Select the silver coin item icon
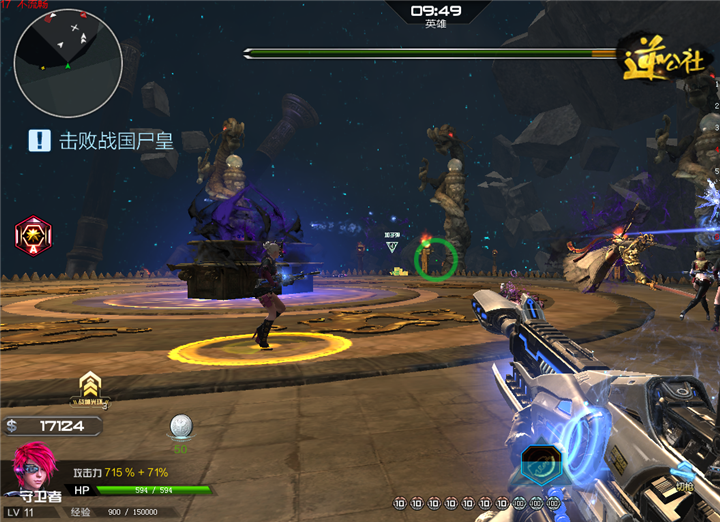720x522 pixels. tap(181, 427)
